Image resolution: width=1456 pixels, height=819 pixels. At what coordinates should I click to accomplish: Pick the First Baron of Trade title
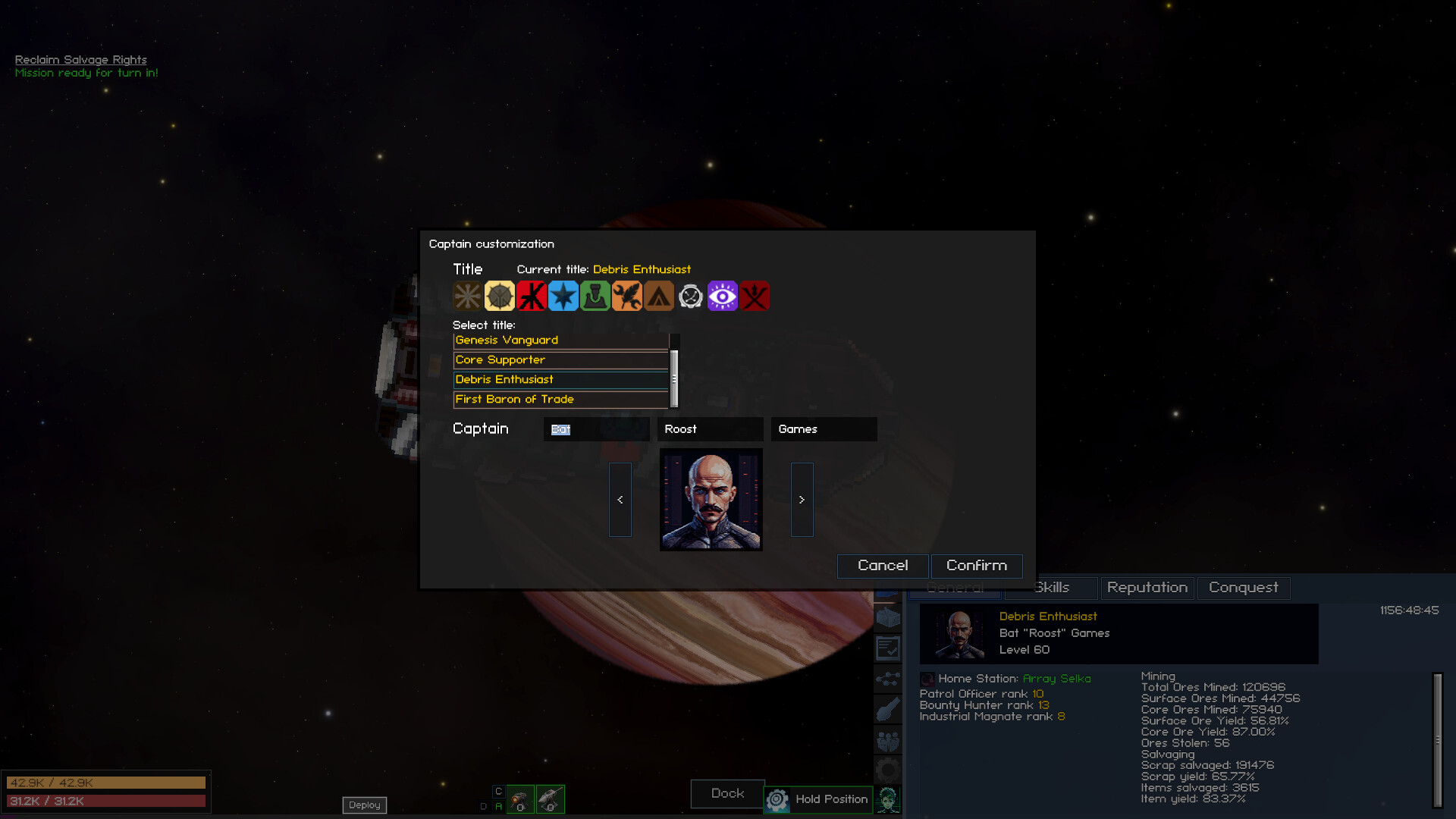click(560, 400)
